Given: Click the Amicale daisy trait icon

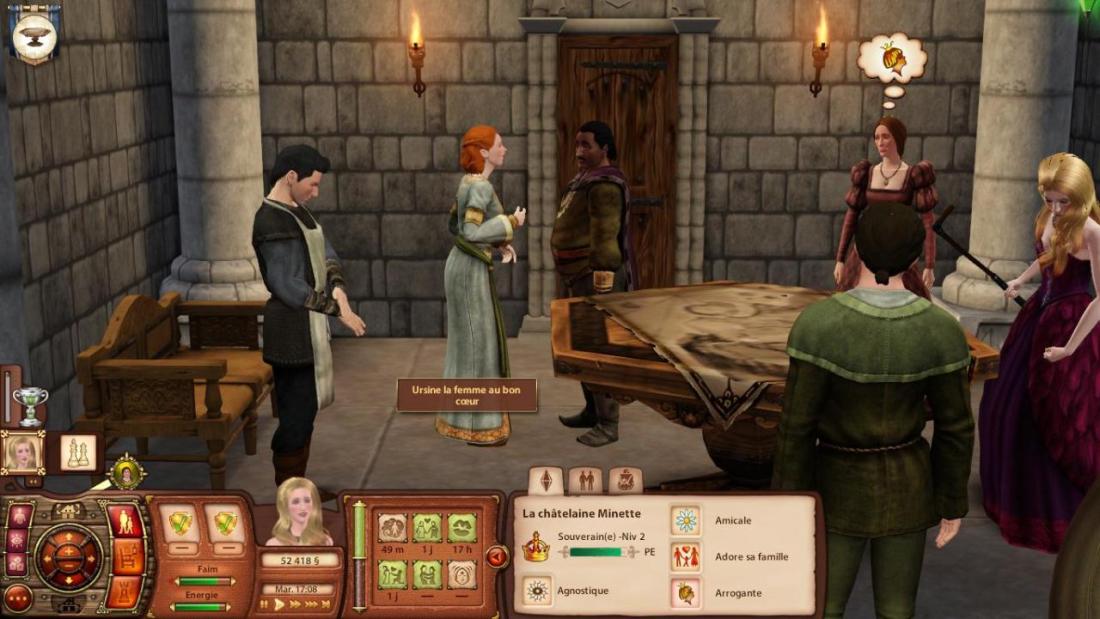Looking at the screenshot, I should pyautogui.click(x=686, y=520).
